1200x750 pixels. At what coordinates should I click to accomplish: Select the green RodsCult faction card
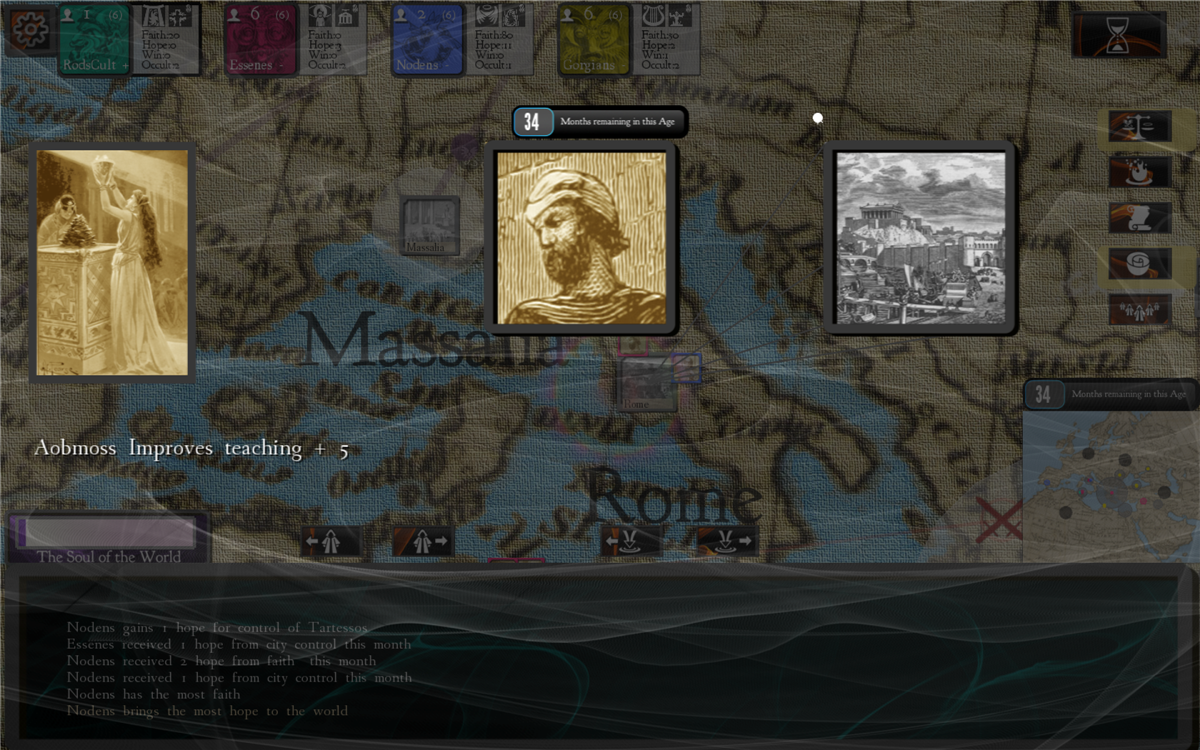(94, 40)
